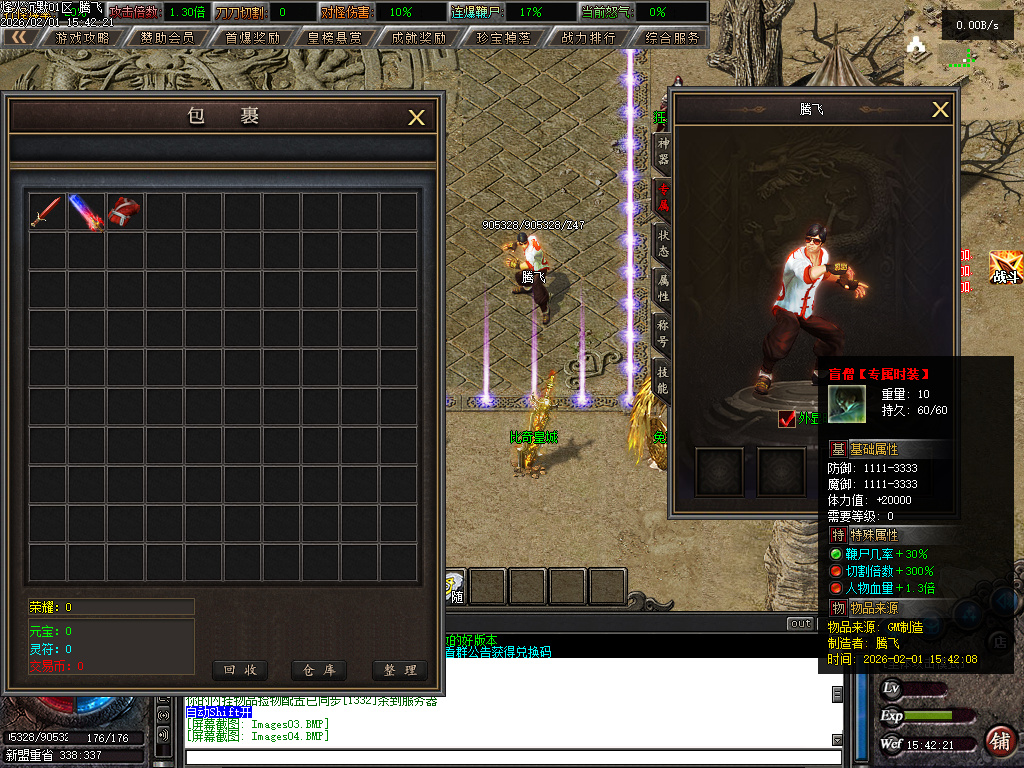Click the 回收 recycle button

coord(239,670)
